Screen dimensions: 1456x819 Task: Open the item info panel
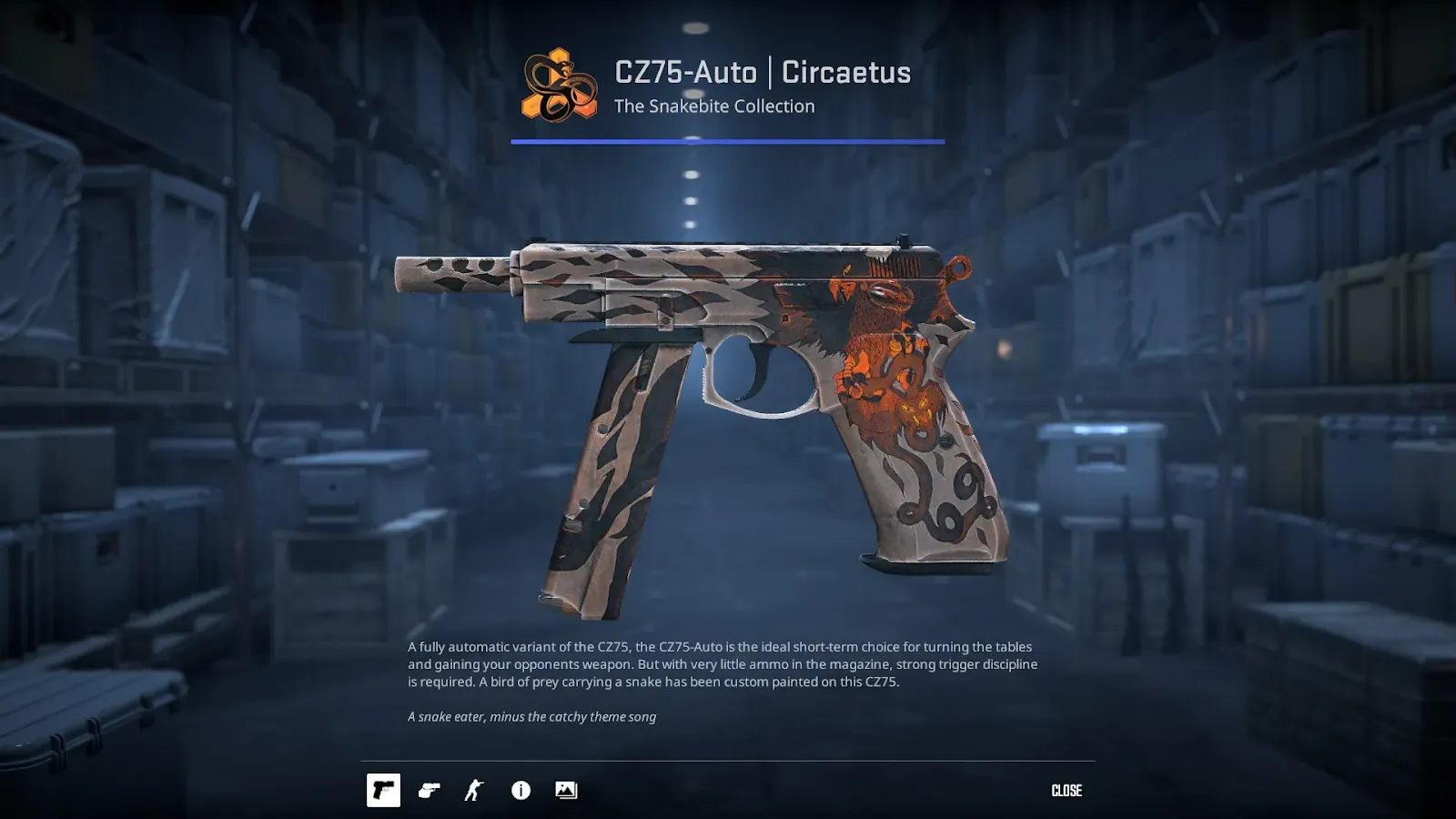(521, 790)
